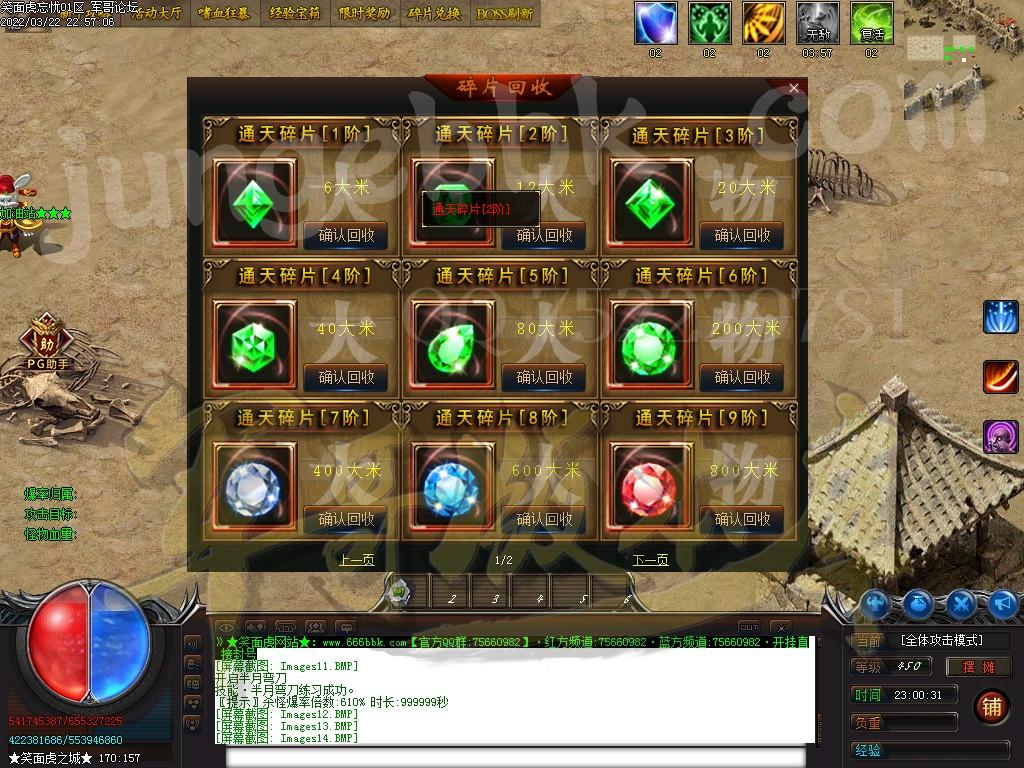Recycle the 通天碎片 5阶 shard
The height and width of the screenshot is (768, 1024).
point(544,377)
